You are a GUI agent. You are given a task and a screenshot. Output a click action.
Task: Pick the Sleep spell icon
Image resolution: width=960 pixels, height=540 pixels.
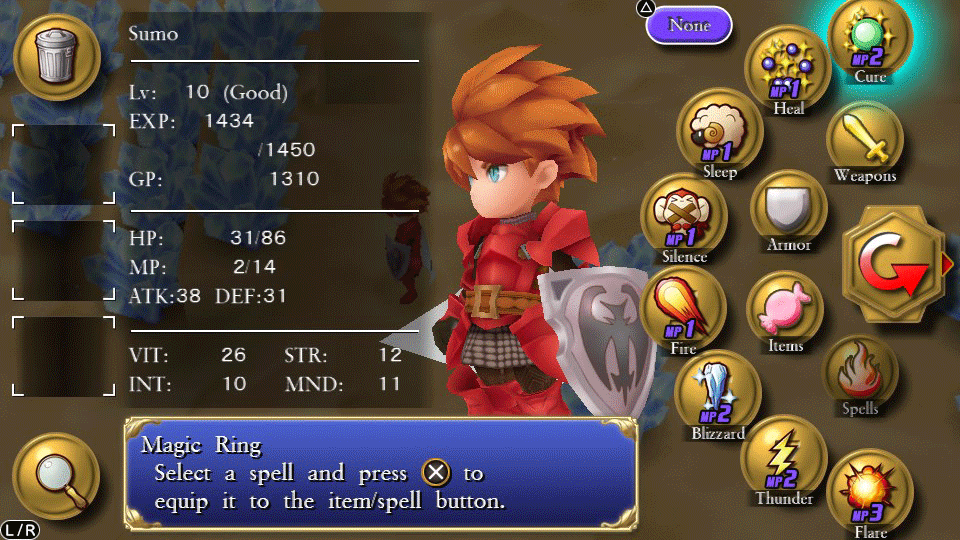click(x=719, y=136)
